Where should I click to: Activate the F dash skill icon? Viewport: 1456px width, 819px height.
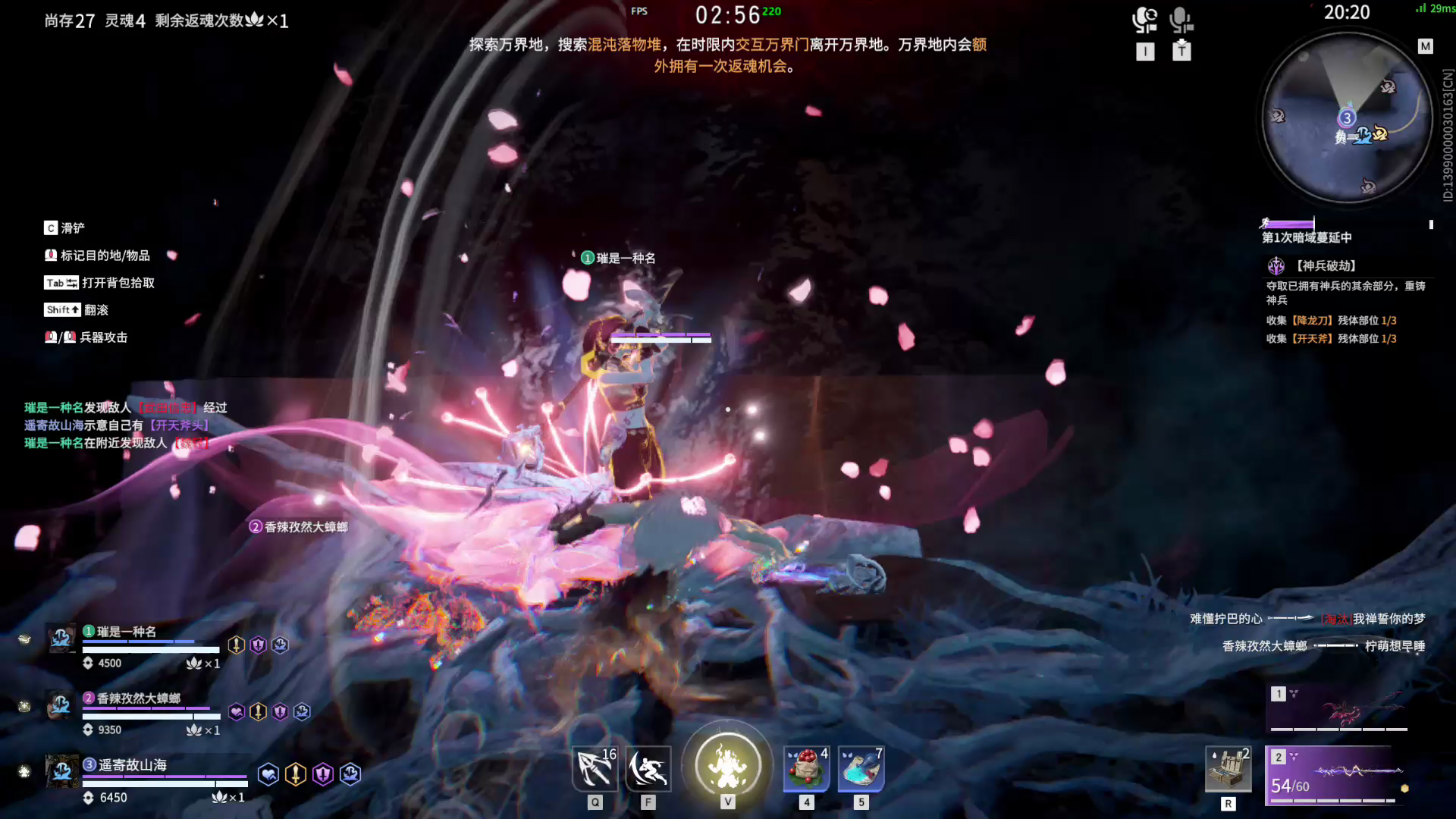point(648,769)
